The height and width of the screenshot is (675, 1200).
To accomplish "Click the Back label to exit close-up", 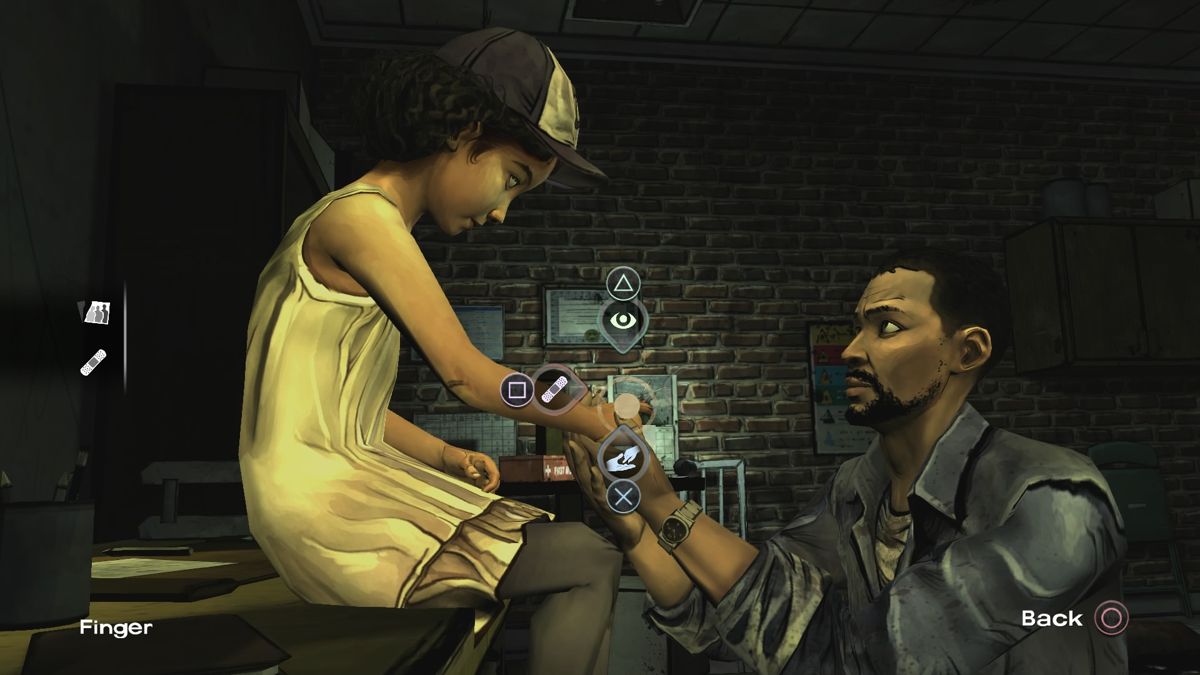I will [x=1052, y=619].
